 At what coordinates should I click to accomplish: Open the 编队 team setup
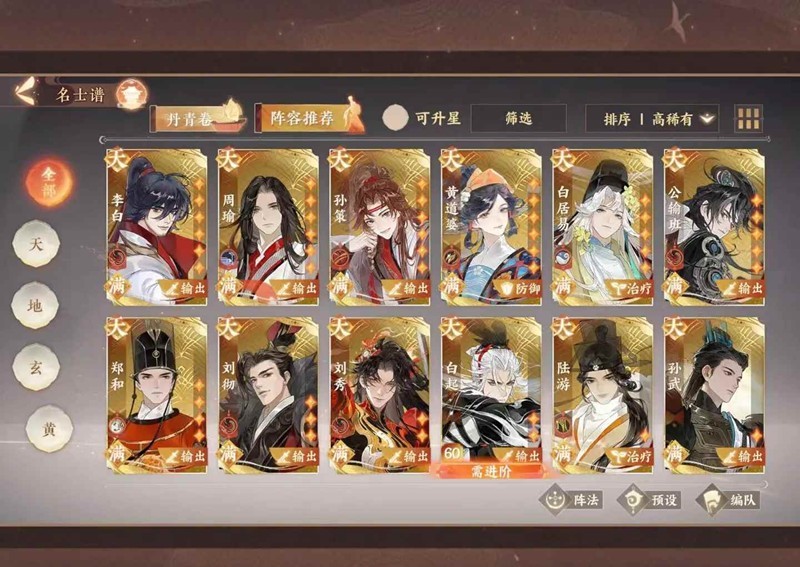click(728, 498)
